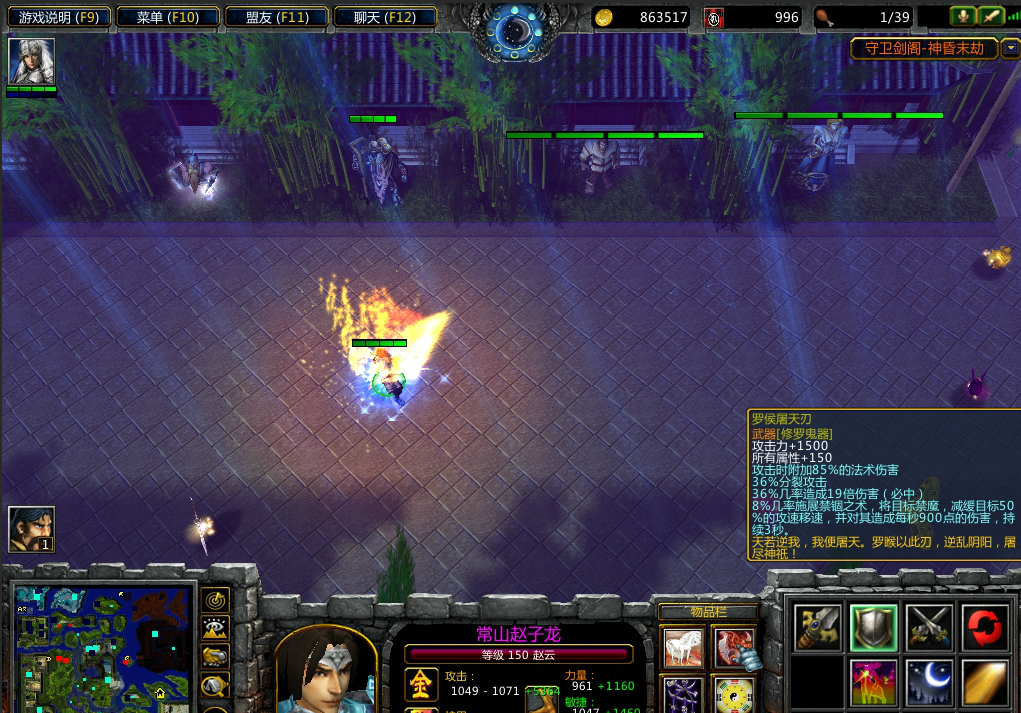
Task: Open the 菜单 (F10) game menu
Action: tap(167, 17)
